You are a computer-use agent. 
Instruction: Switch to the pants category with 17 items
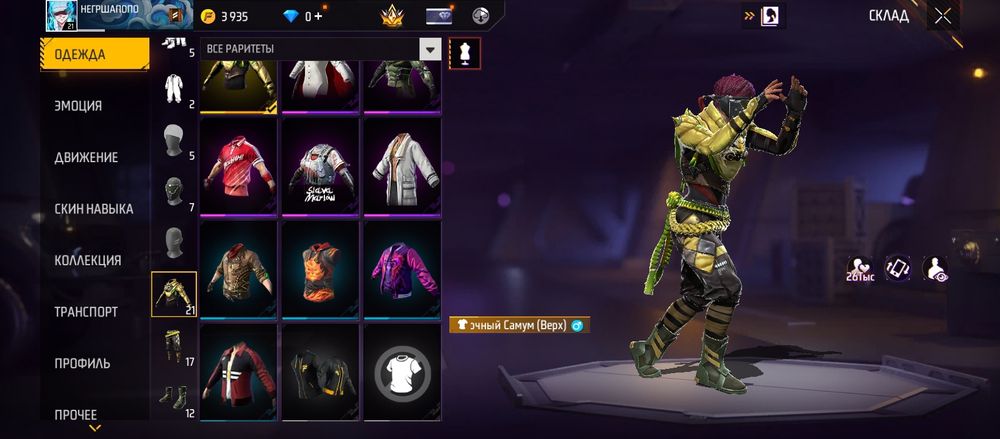tap(173, 346)
